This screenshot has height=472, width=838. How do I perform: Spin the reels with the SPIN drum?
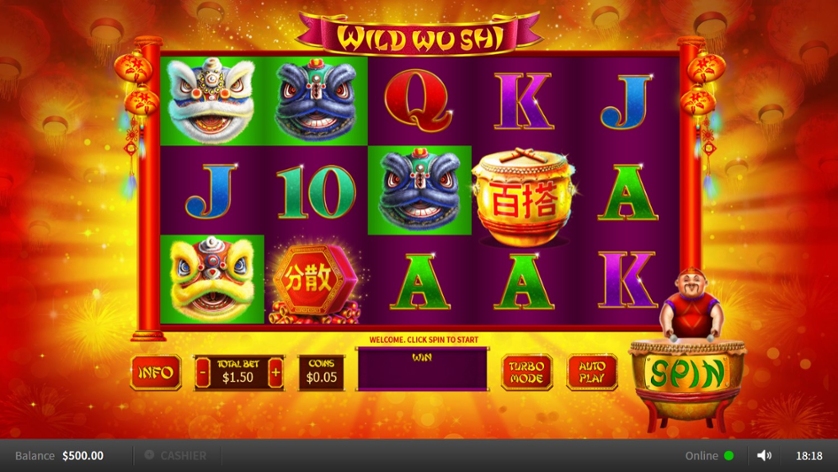point(687,374)
